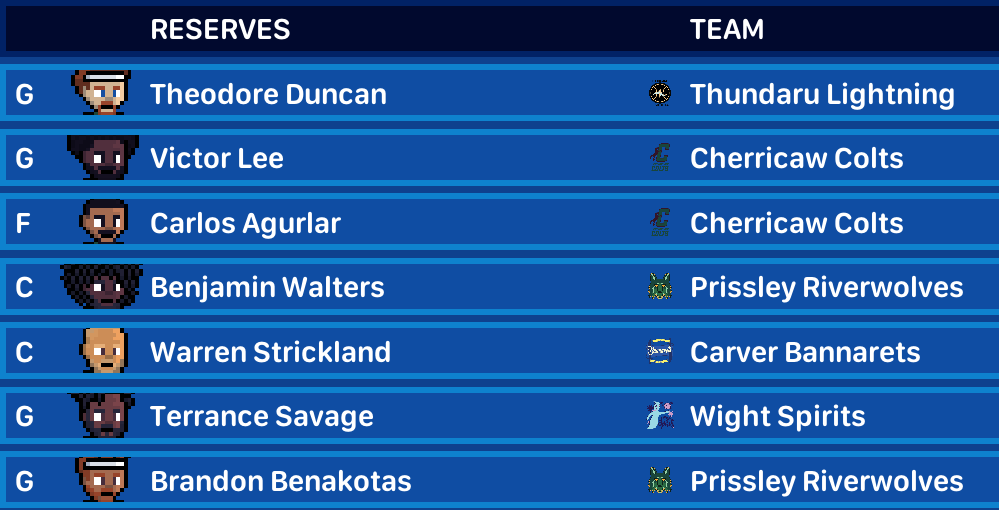The height and width of the screenshot is (510, 999).
Task: Choose Carlos Agurlar from reserves
Action: coord(245,223)
